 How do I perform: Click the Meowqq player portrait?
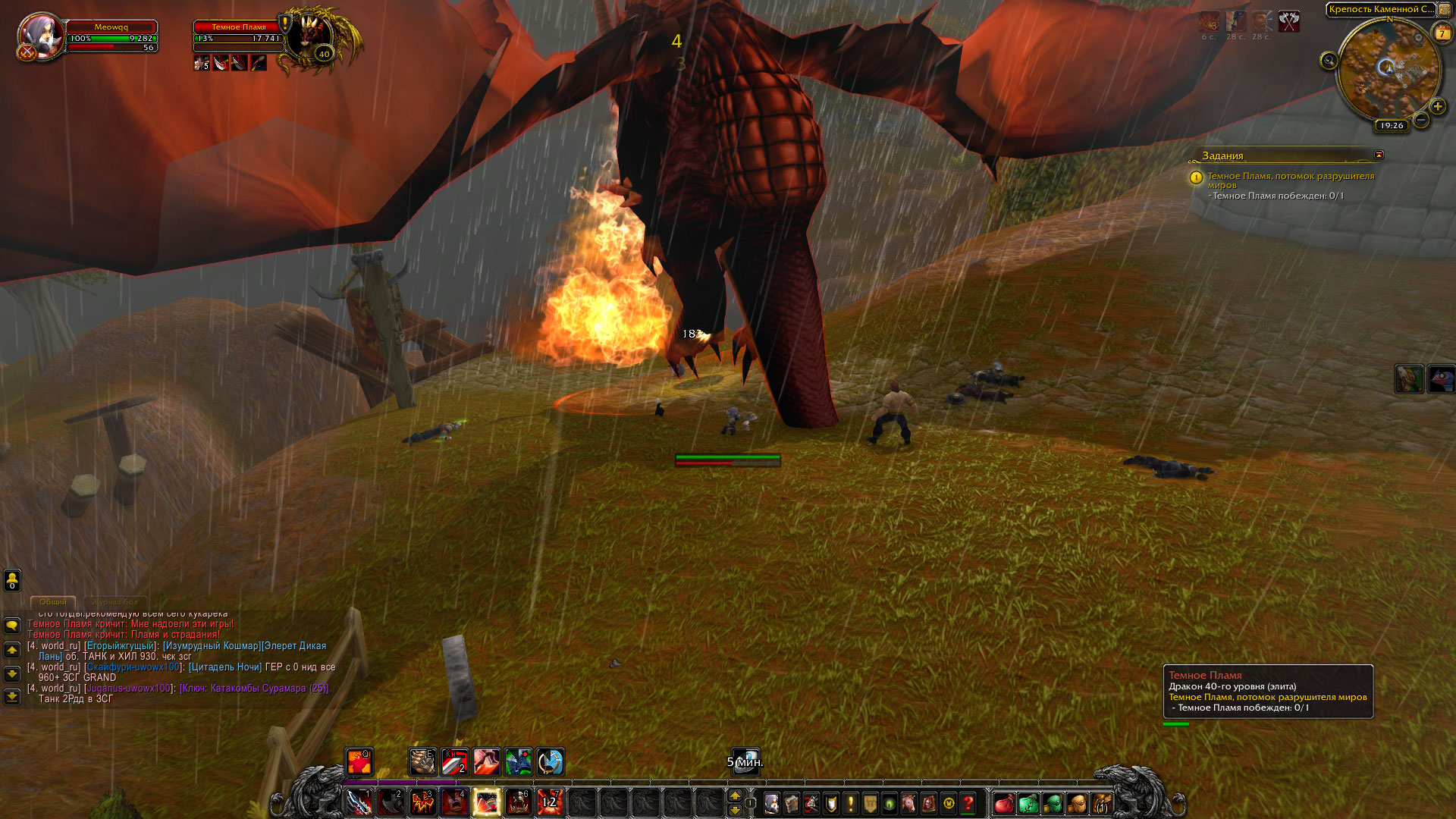click(x=39, y=36)
